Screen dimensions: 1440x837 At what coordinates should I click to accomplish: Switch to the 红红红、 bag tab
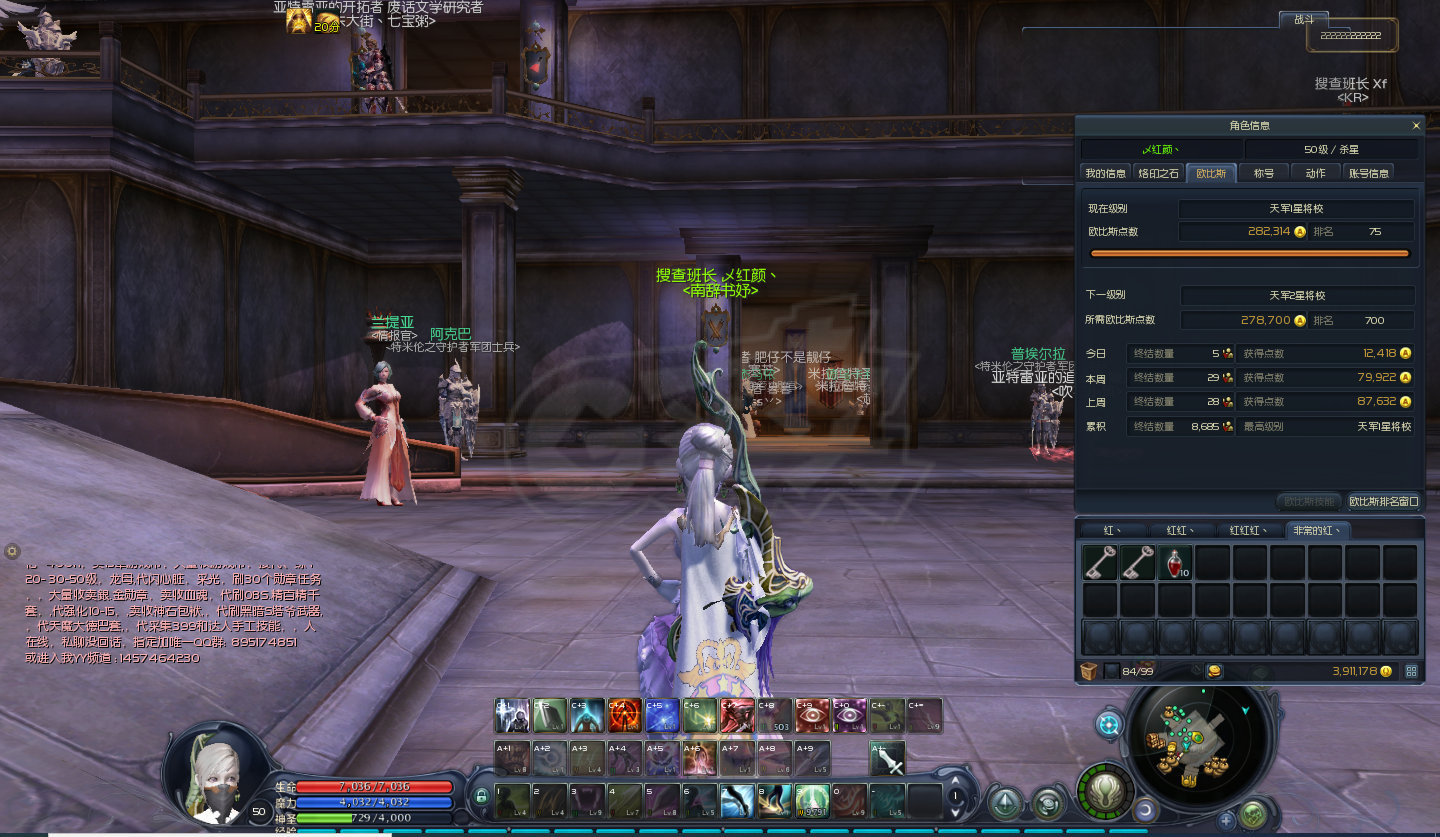coord(1249,530)
